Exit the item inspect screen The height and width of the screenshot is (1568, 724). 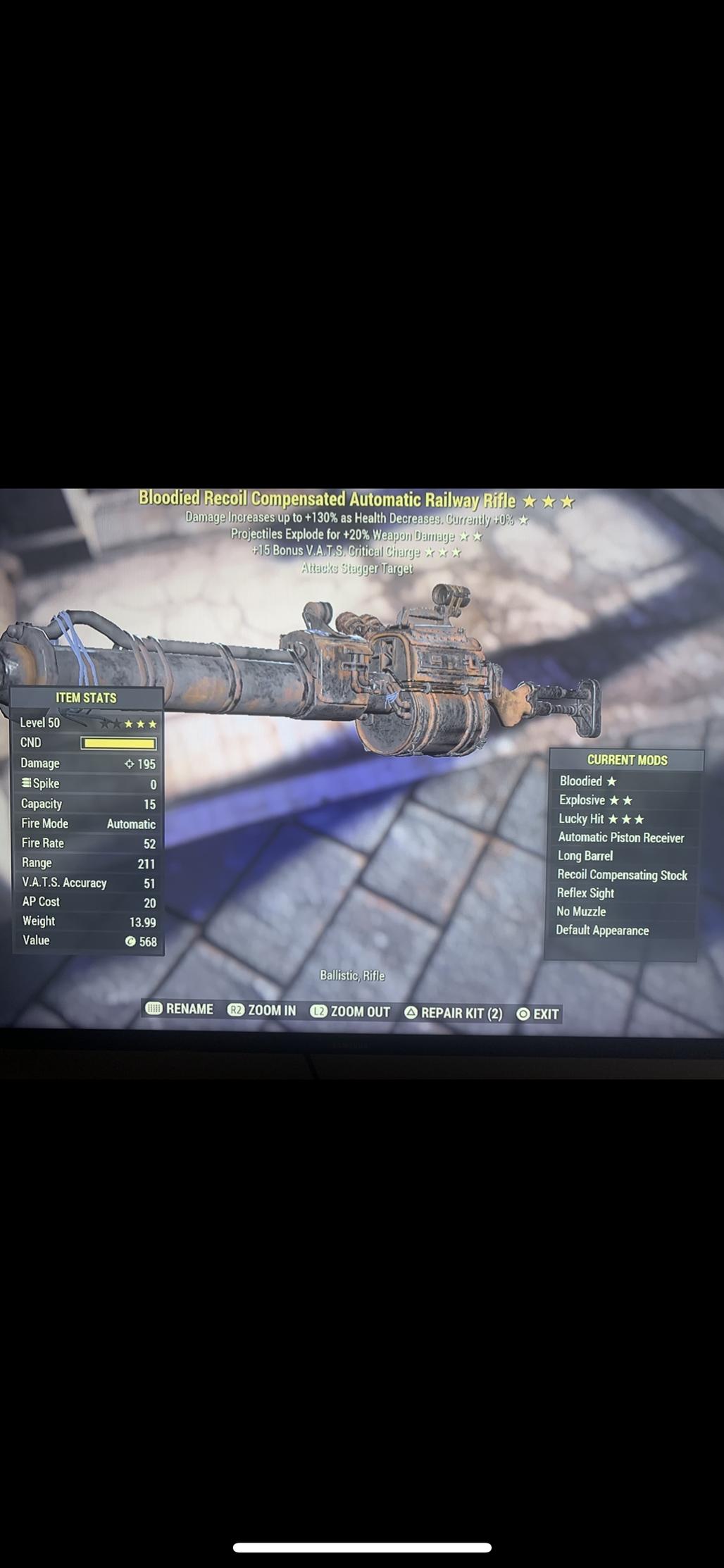(538, 1014)
